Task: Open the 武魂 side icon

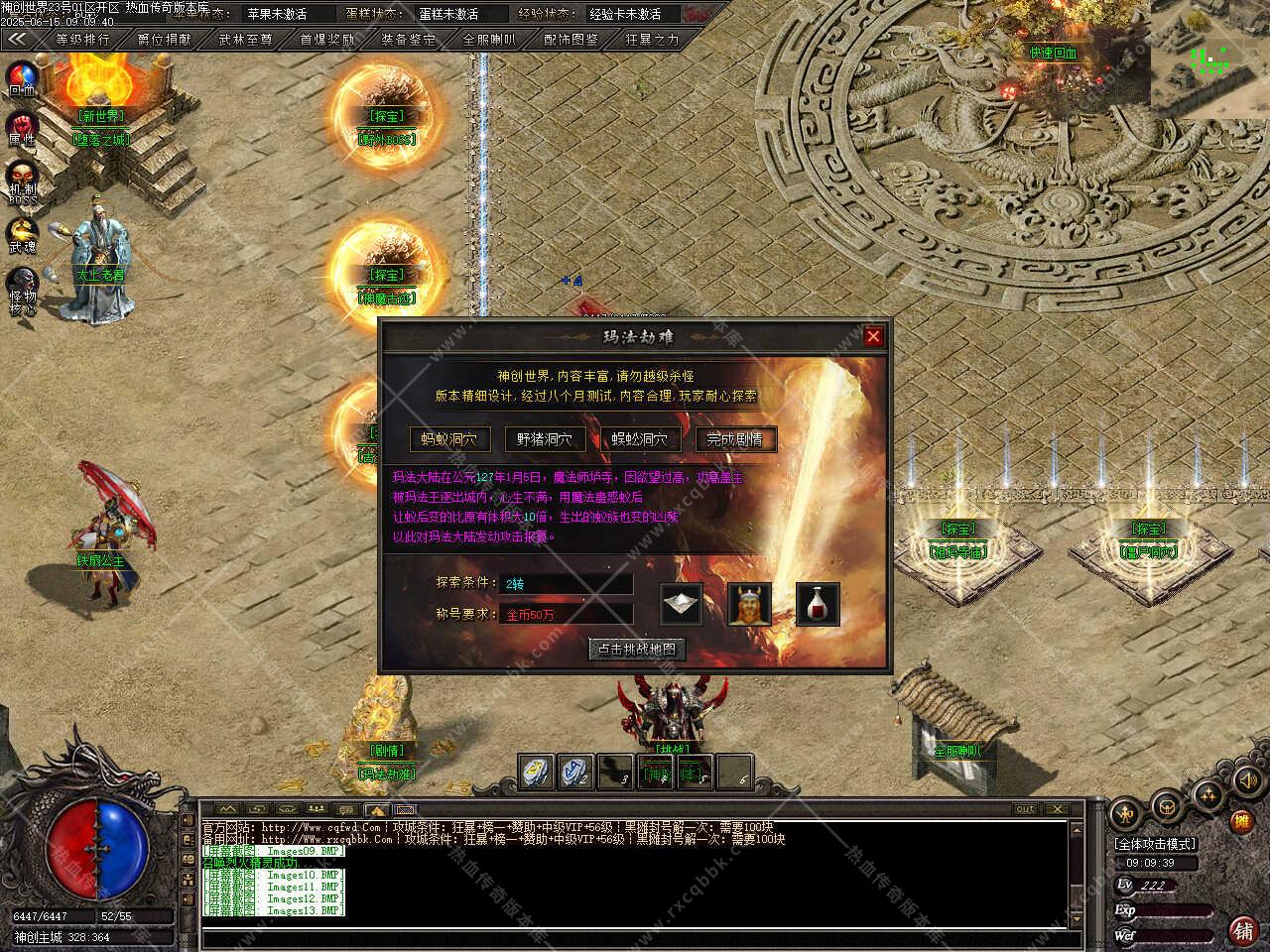Action: tap(22, 233)
